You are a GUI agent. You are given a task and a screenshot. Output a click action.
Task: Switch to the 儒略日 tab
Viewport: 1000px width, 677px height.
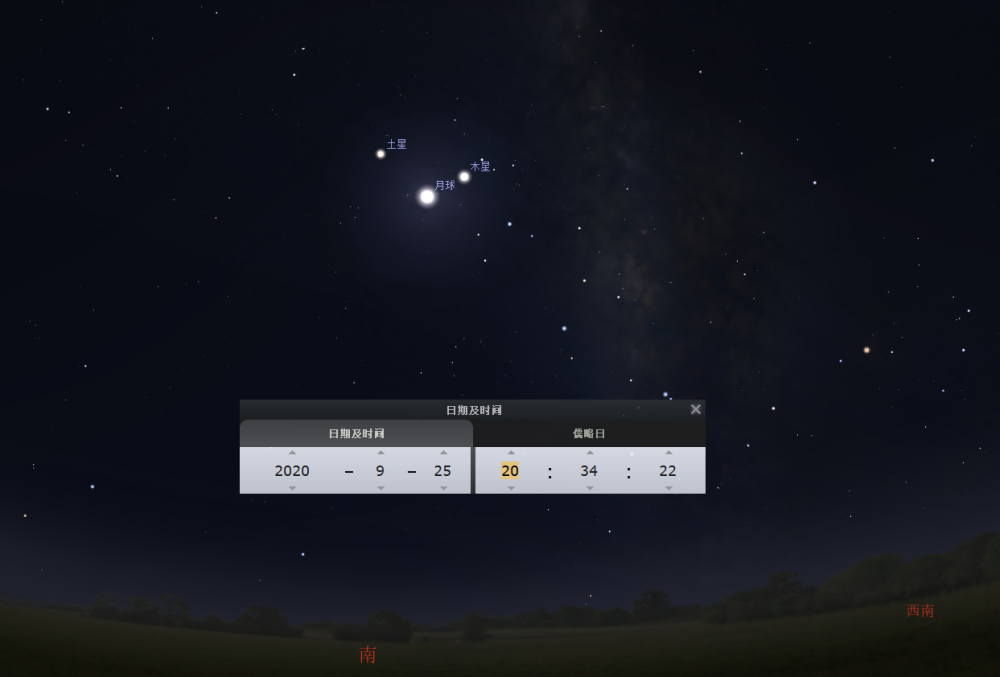click(589, 433)
